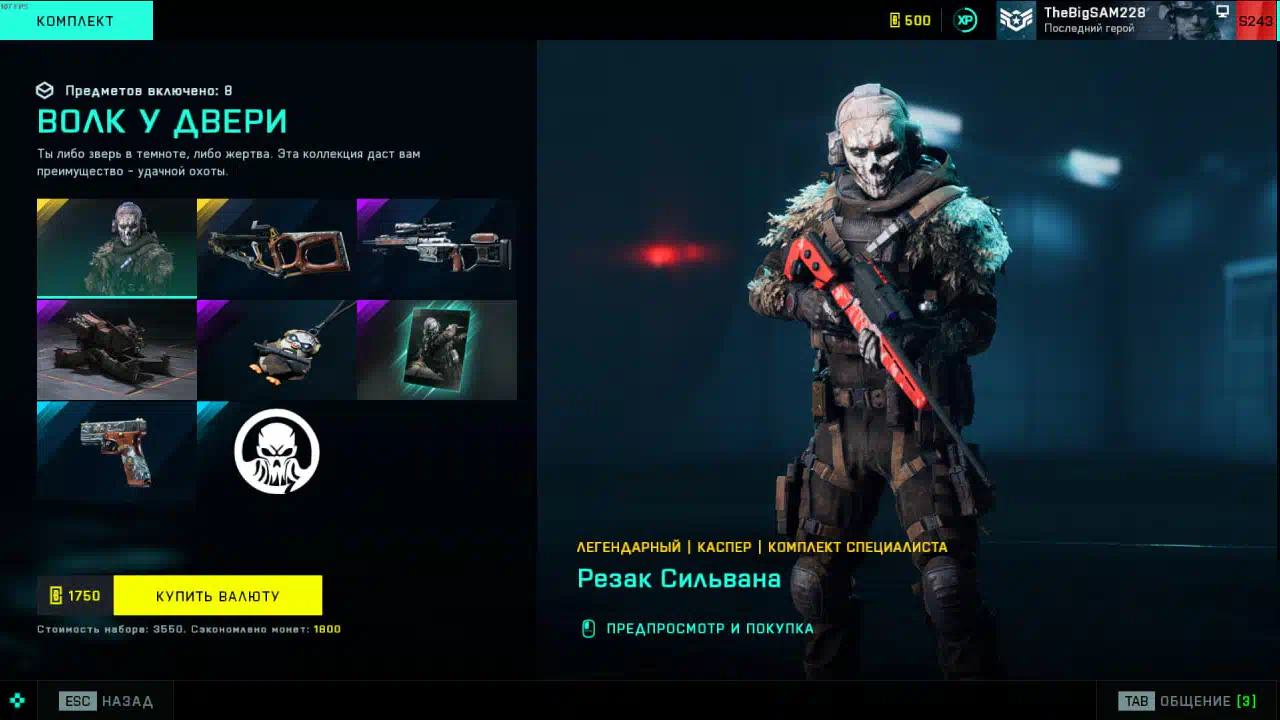Open the 500 coin balance
This screenshot has width=1280, height=720.
click(910, 20)
